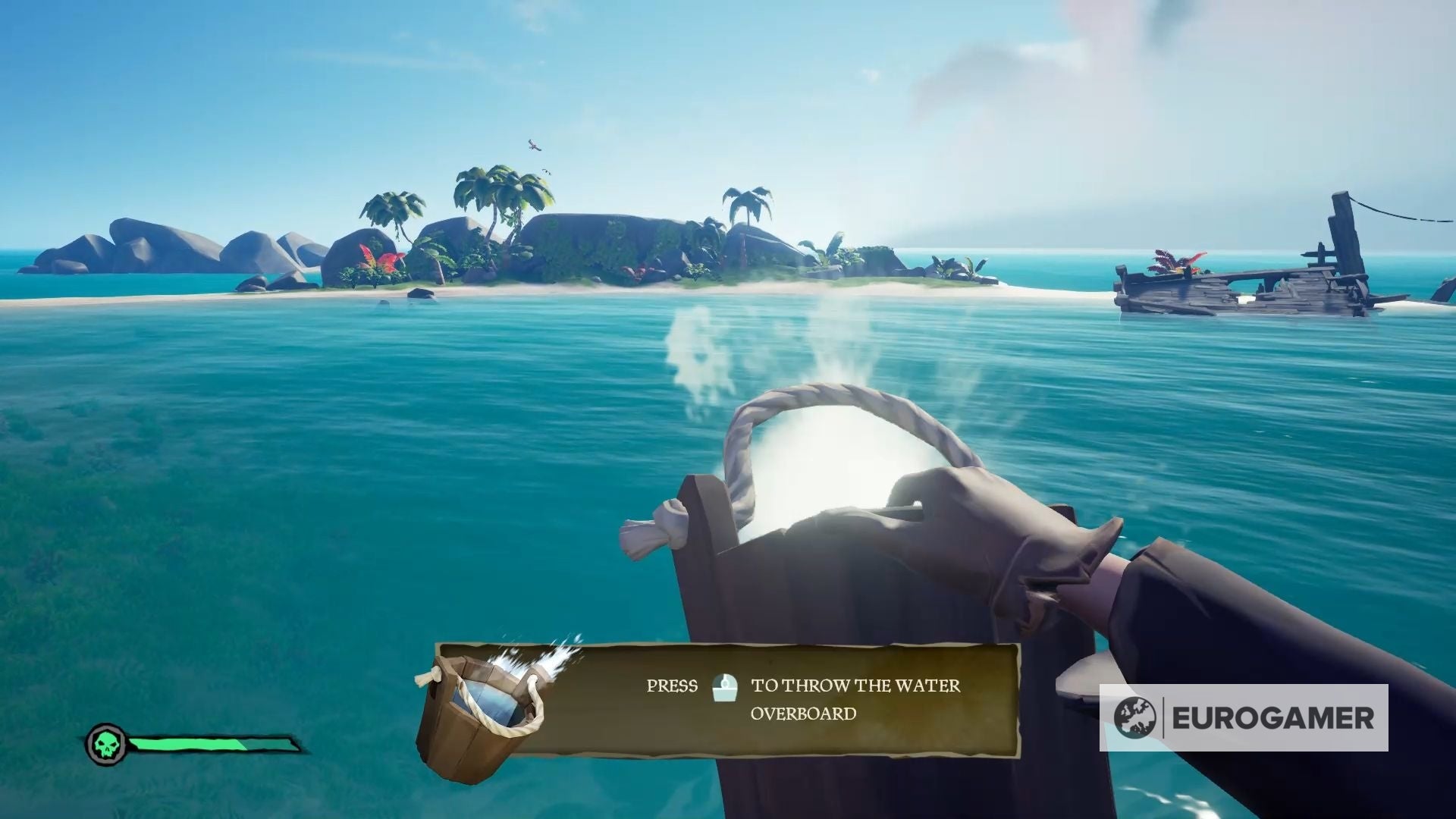Select the OVERBOARD text line
Image resolution: width=1456 pixels, height=819 pixels.
(802, 713)
